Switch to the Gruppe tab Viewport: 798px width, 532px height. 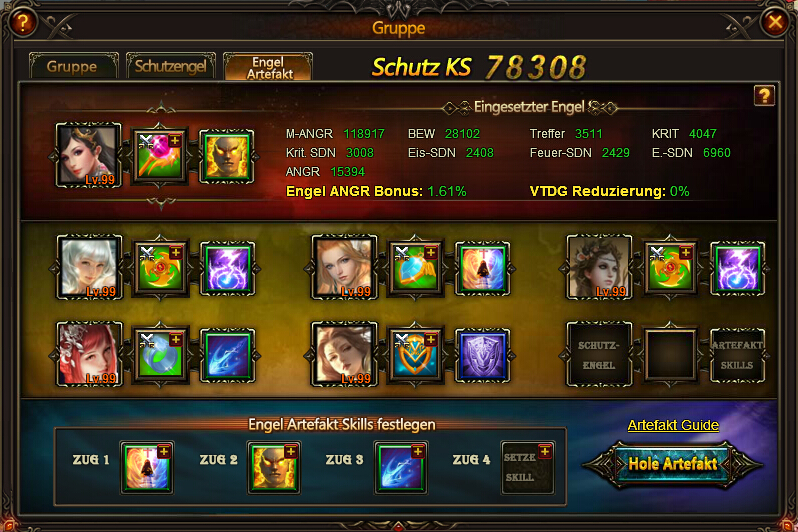(73, 67)
